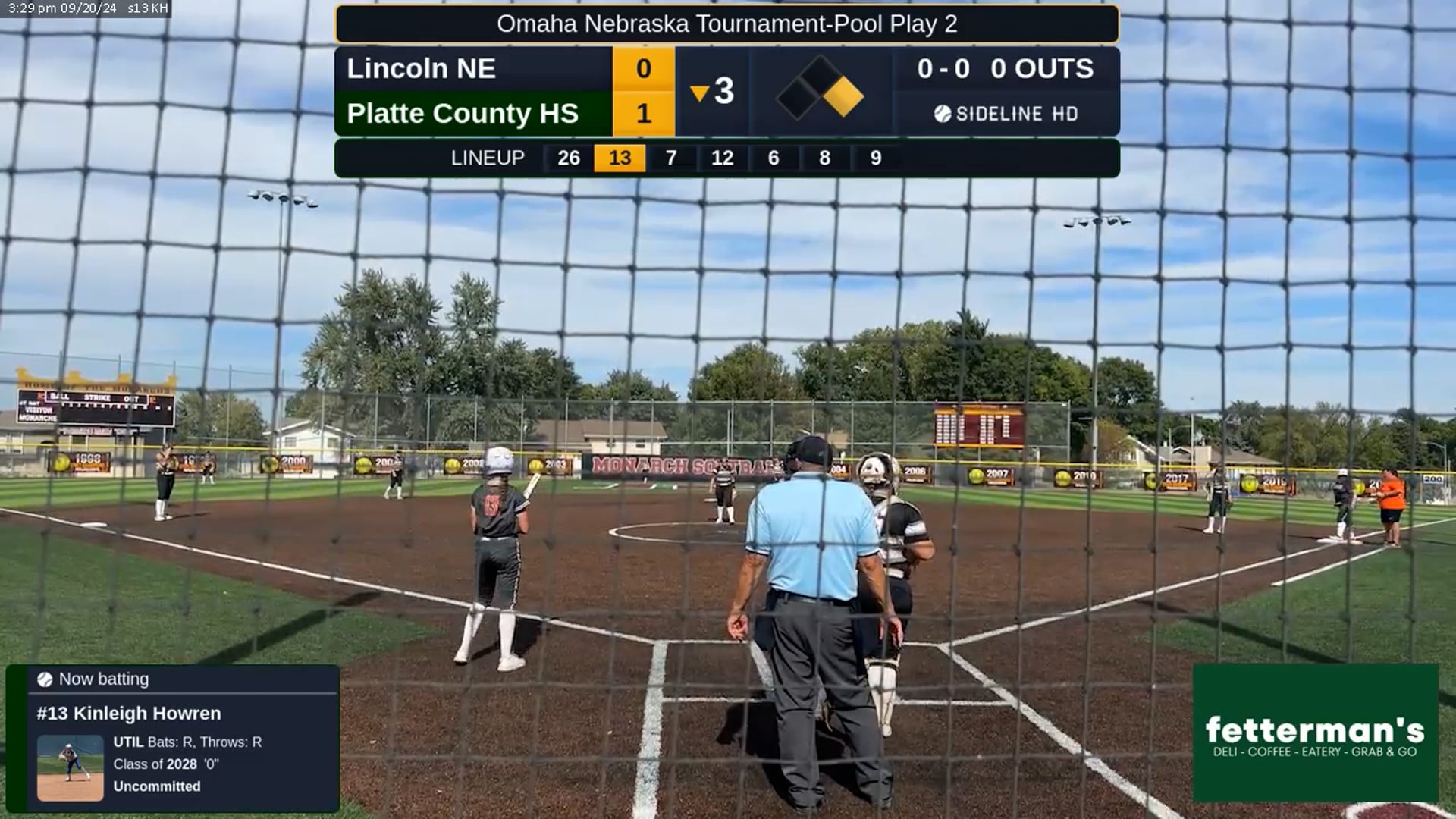Image resolution: width=1456 pixels, height=819 pixels.
Task: Open Kinleigh Howren's player photo thumbnail
Action: click(71, 767)
